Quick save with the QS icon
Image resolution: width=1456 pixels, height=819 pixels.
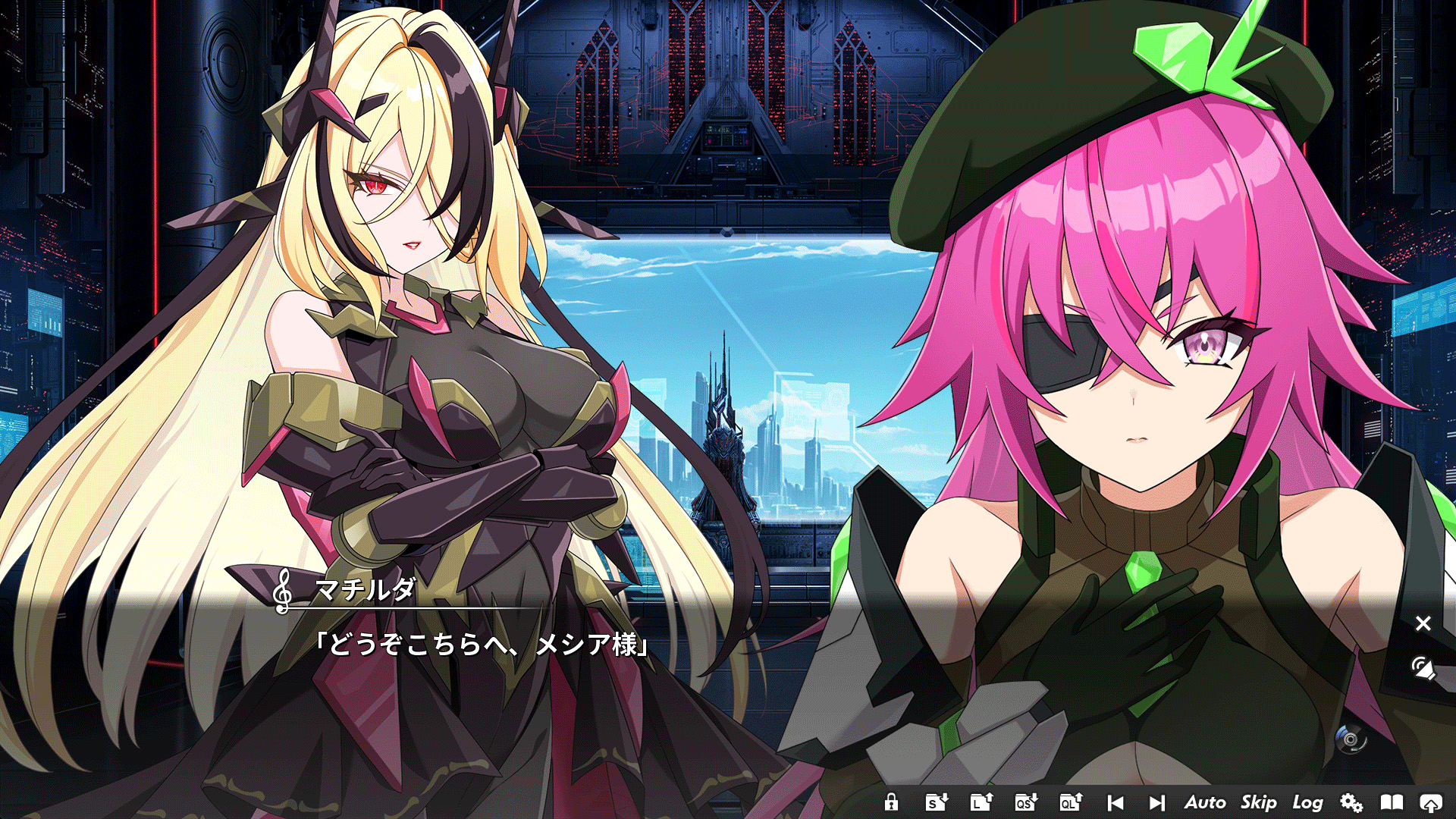pyautogui.click(x=1026, y=802)
